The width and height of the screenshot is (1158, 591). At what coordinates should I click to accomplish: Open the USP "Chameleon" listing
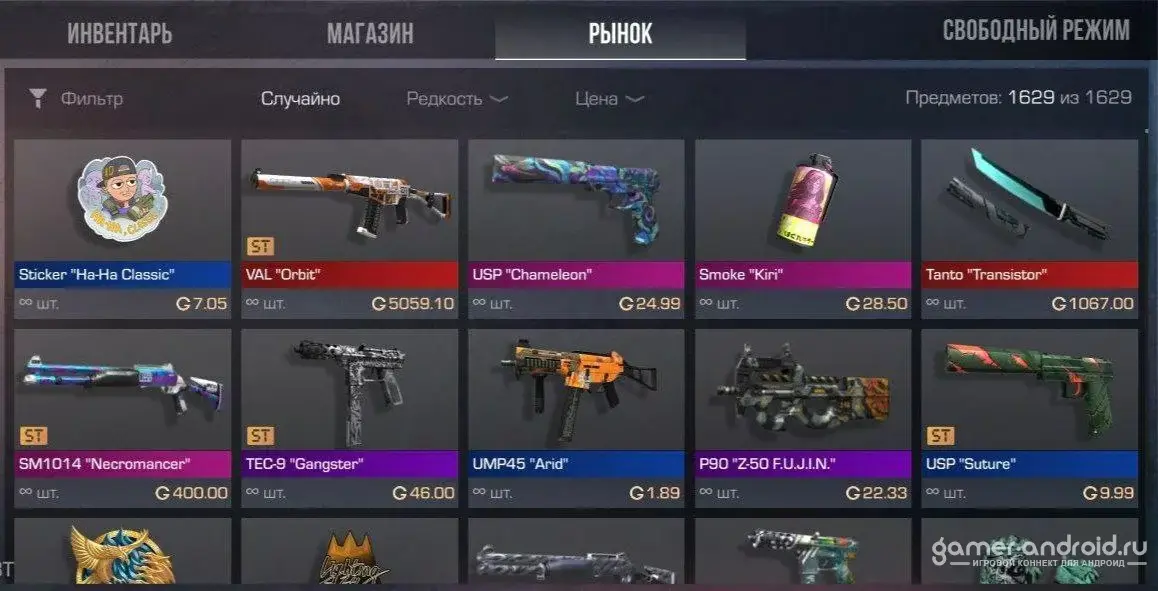[x=576, y=228]
